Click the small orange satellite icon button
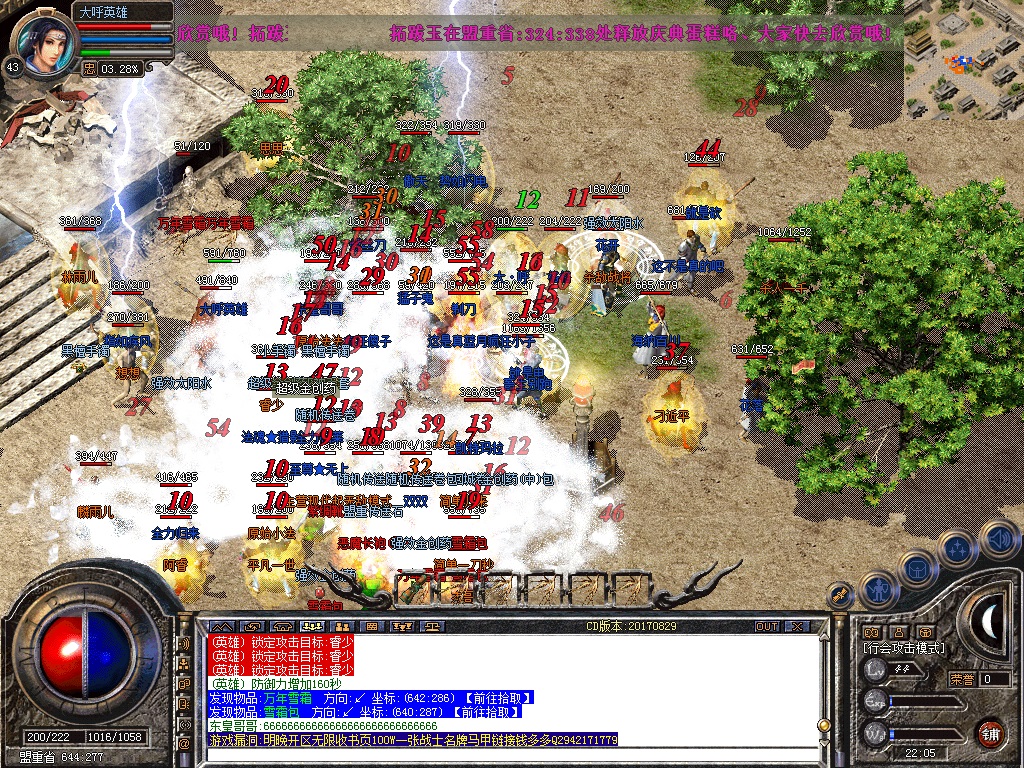This screenshot has height=768, width=1024. [x=844, y=596]
